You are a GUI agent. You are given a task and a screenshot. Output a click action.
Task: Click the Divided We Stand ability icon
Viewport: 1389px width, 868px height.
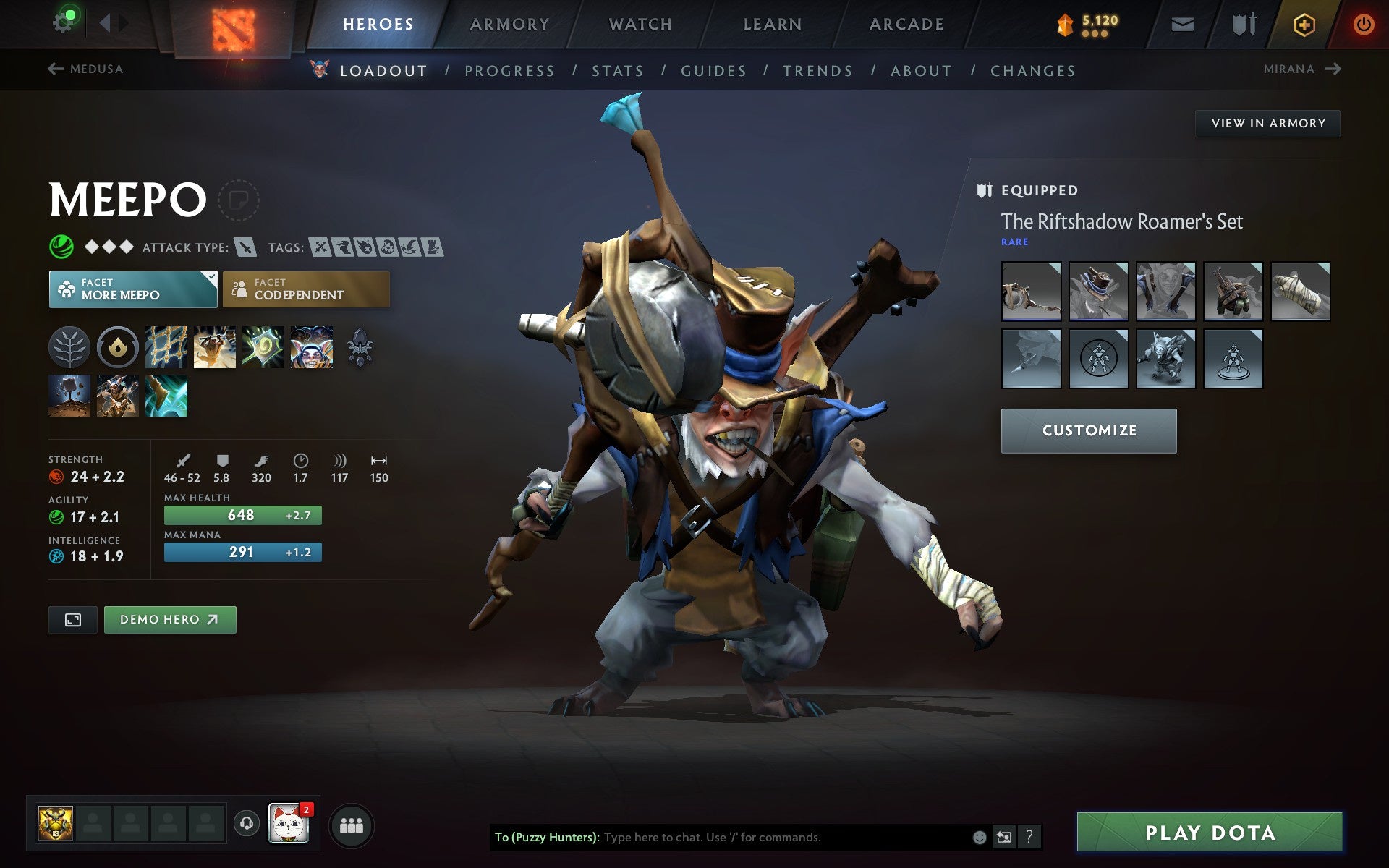coord(310,347)
